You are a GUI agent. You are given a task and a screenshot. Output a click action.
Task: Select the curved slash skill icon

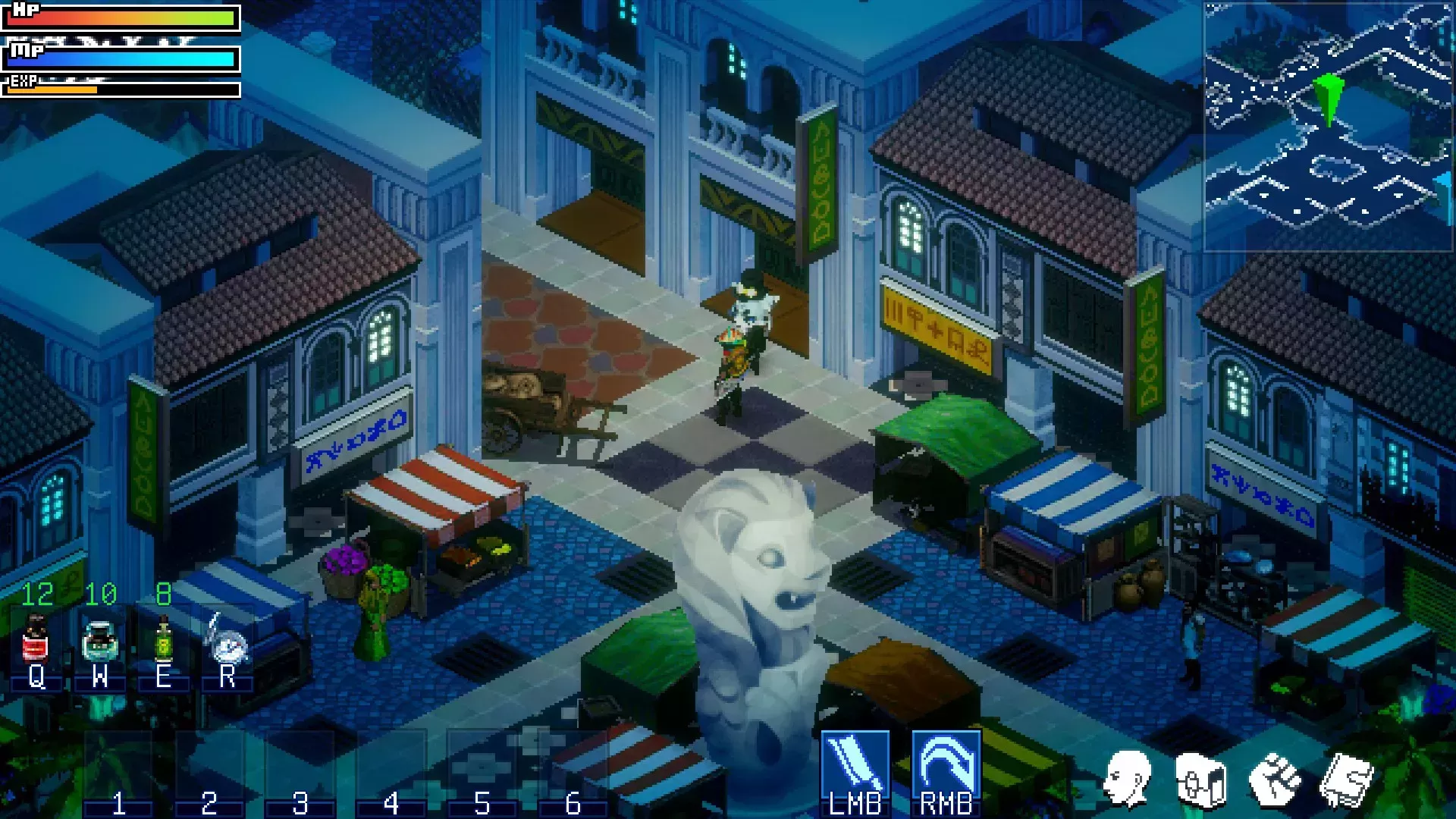pyautogui.click(x=946, y=763)
